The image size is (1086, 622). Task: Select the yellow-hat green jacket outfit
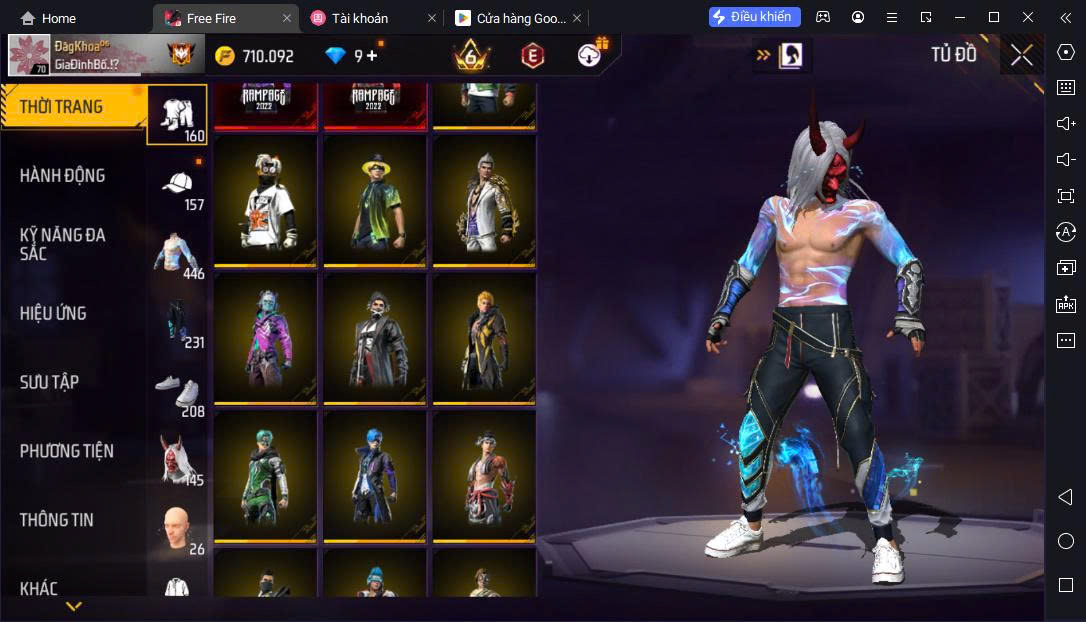click(x=375, y=201)
